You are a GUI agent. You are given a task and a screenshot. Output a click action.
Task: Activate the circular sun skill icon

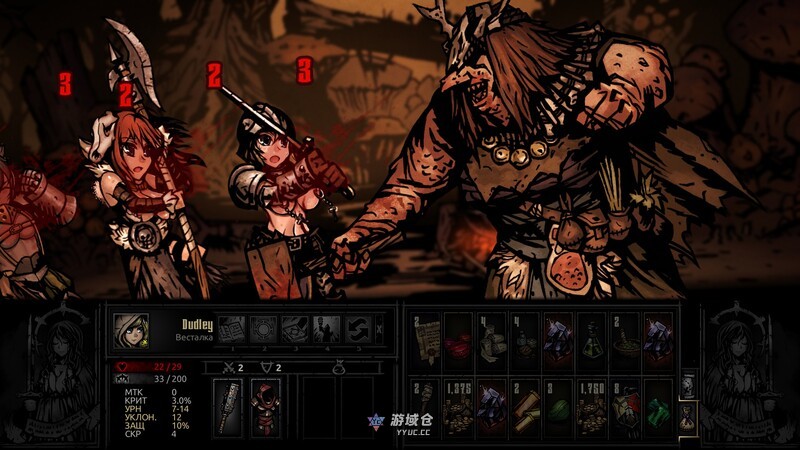pos(263,328)
